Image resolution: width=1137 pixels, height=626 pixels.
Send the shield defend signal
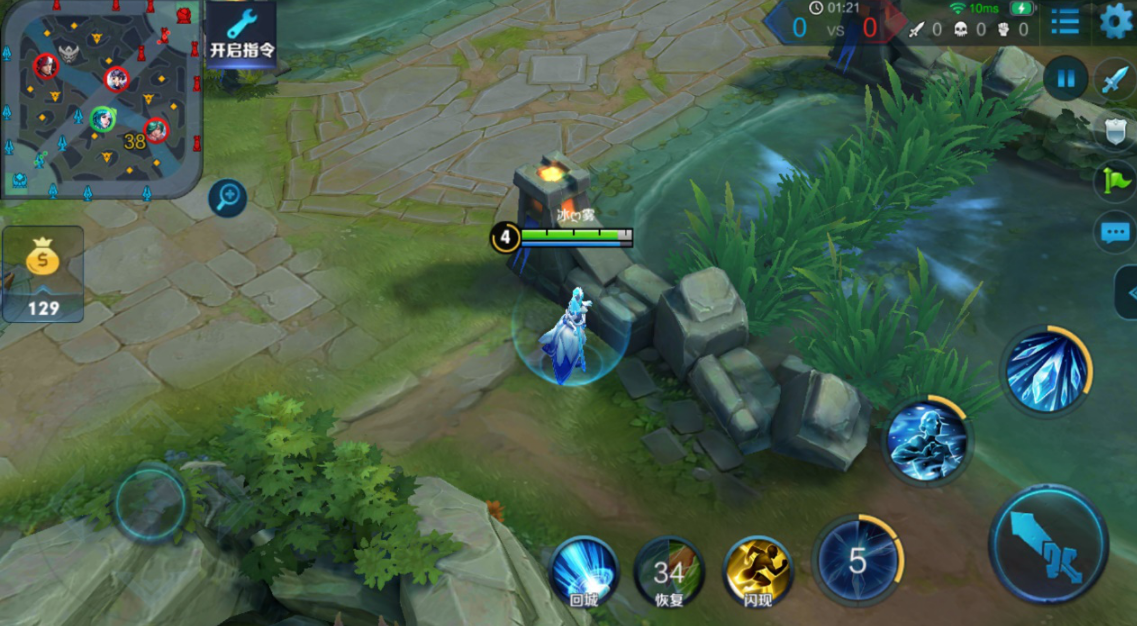(1116, 131)
